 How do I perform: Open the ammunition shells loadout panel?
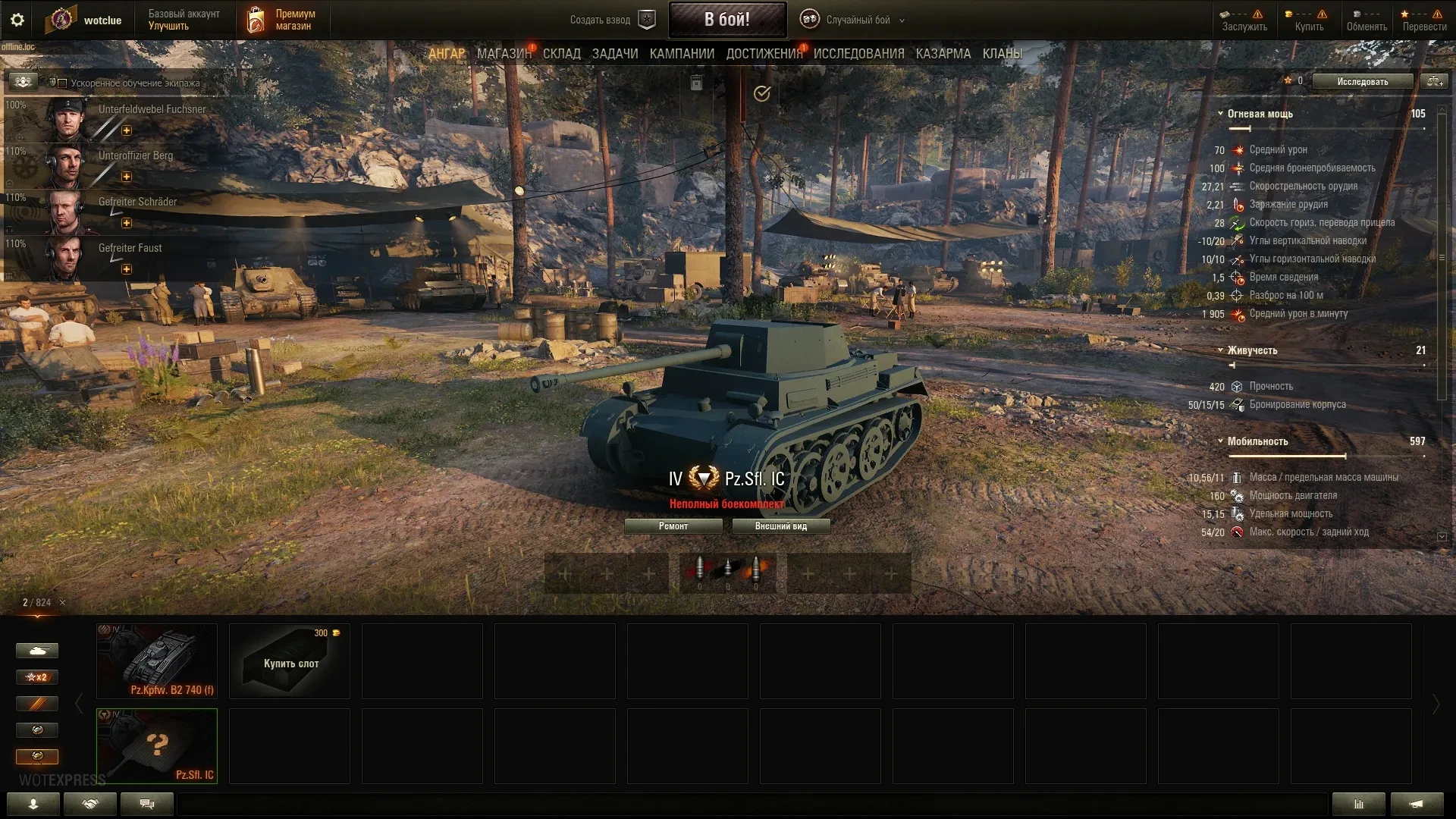pyautogui.click(x=727, y=573)
